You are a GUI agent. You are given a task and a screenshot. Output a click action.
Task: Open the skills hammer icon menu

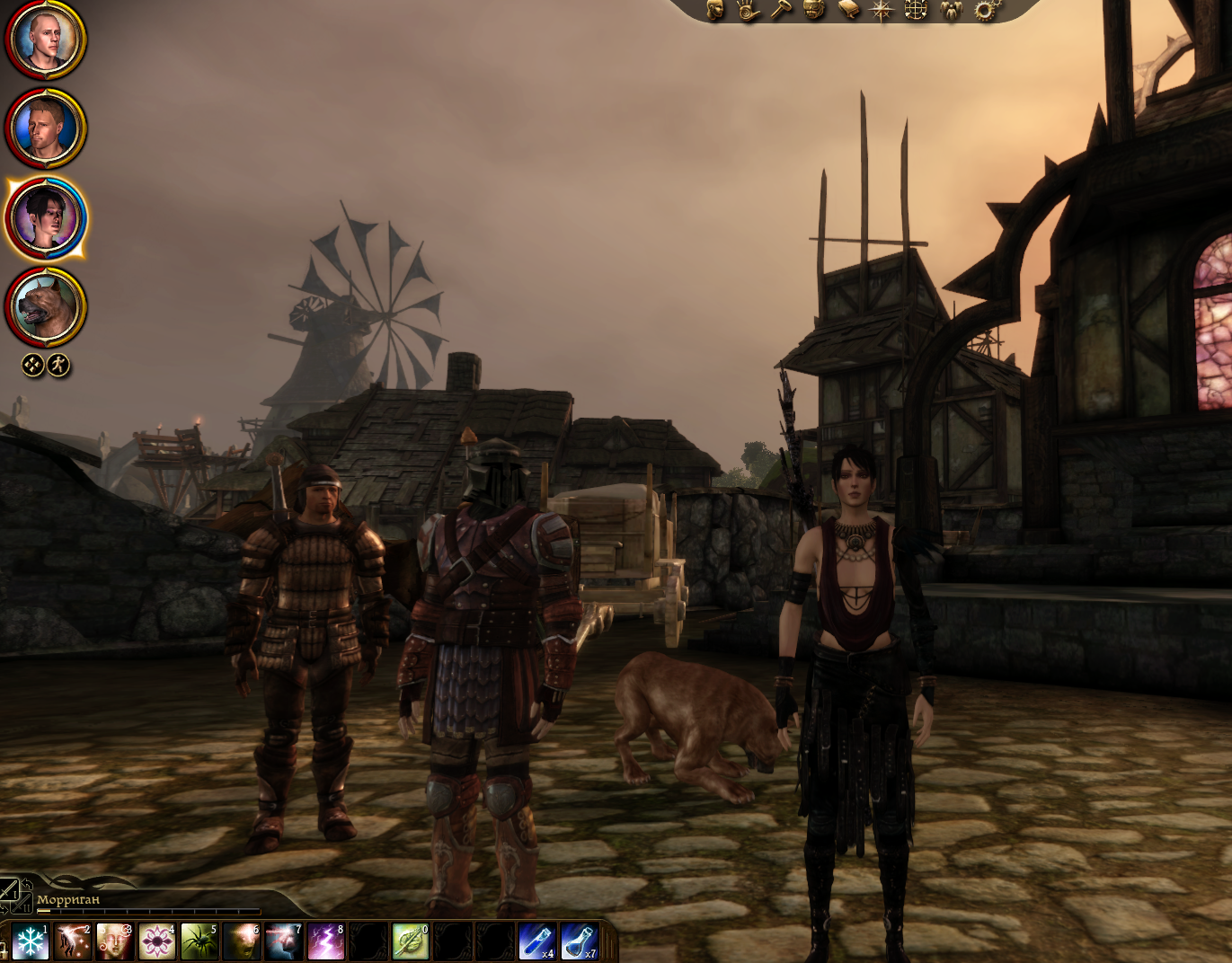tap(781, 10)
